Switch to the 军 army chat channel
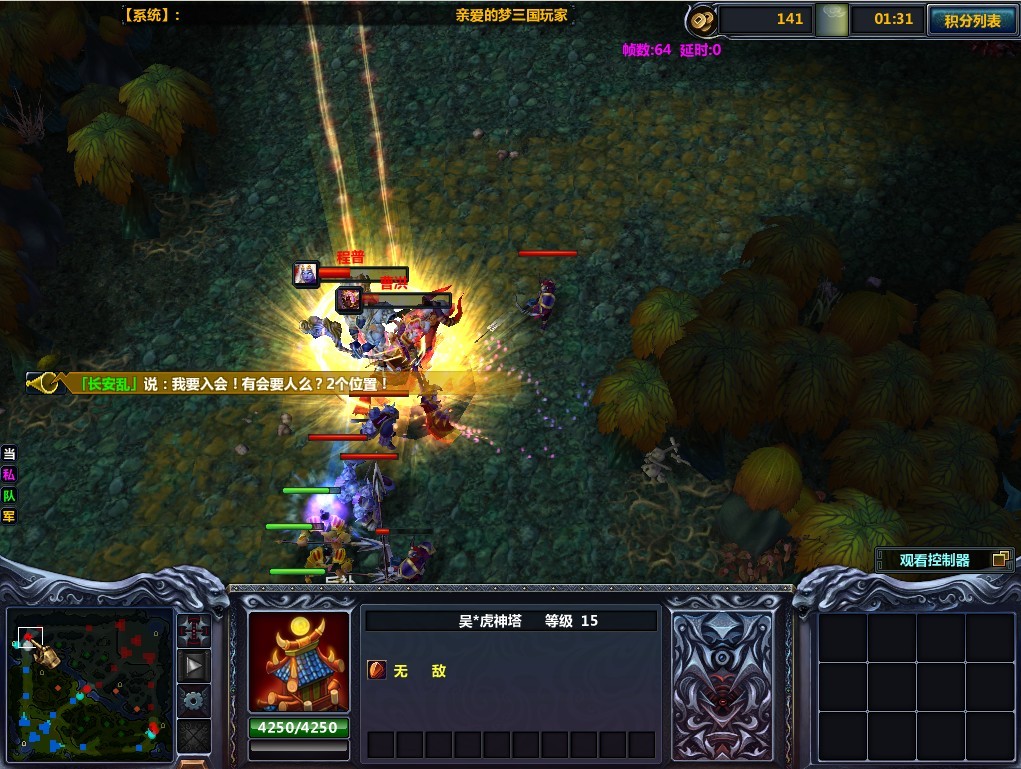 [9, 516]
